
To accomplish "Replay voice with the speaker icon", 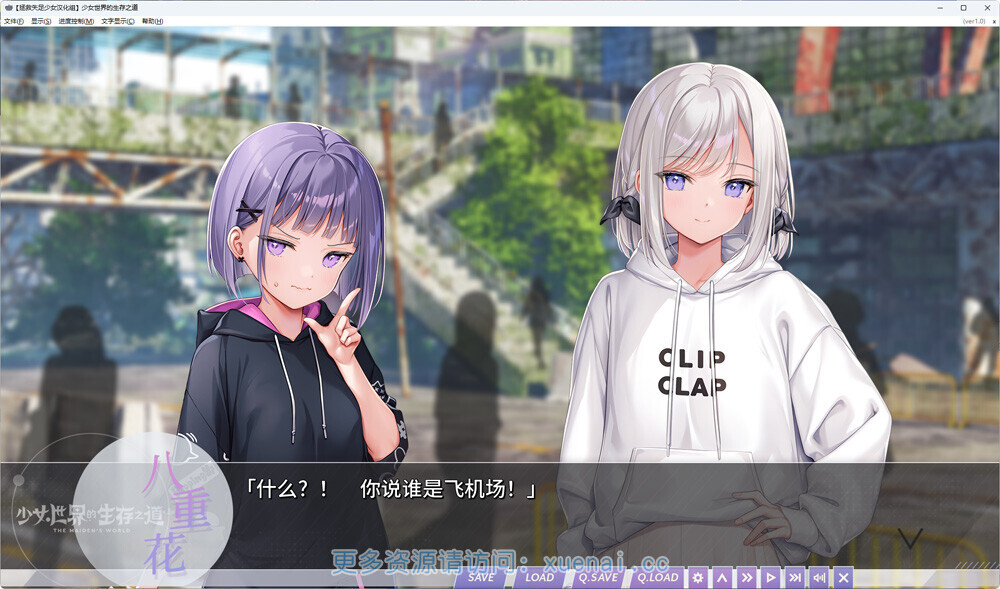I will (x=819, y=577).
